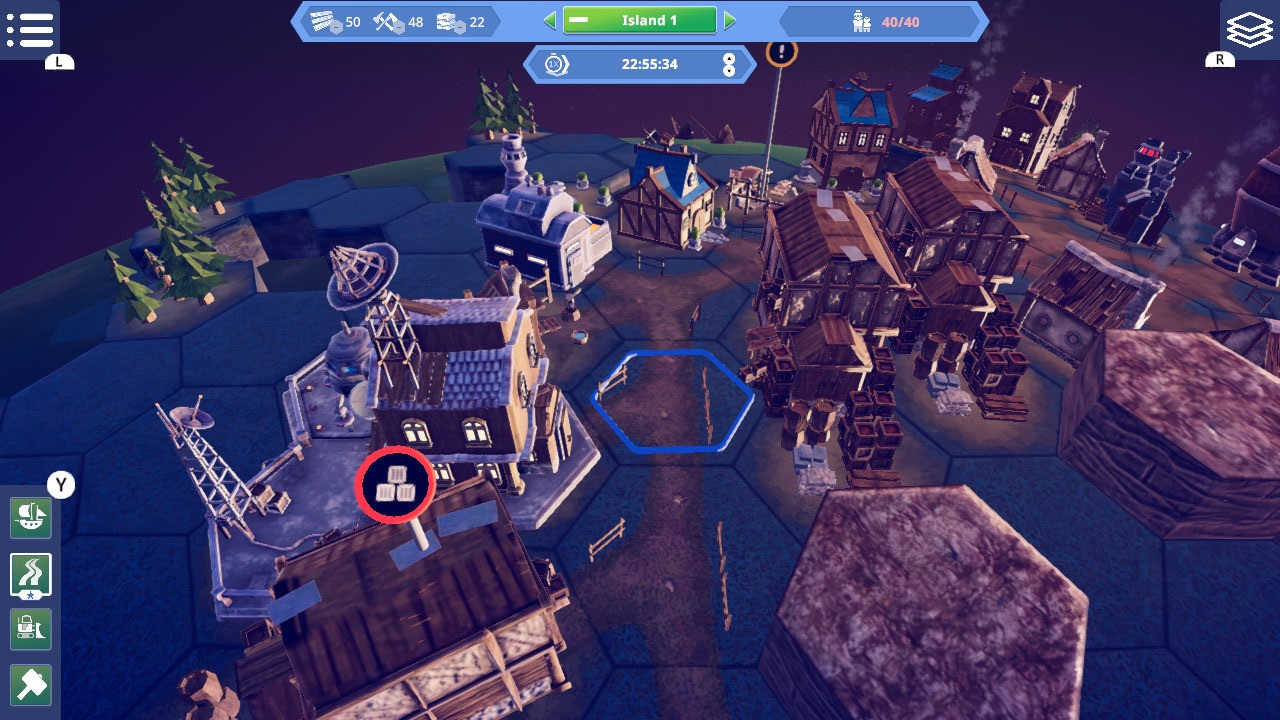The width and height of the screenshot is (1280, 720).
Task: Select the ship trading tool
Action: click(30, 518)
